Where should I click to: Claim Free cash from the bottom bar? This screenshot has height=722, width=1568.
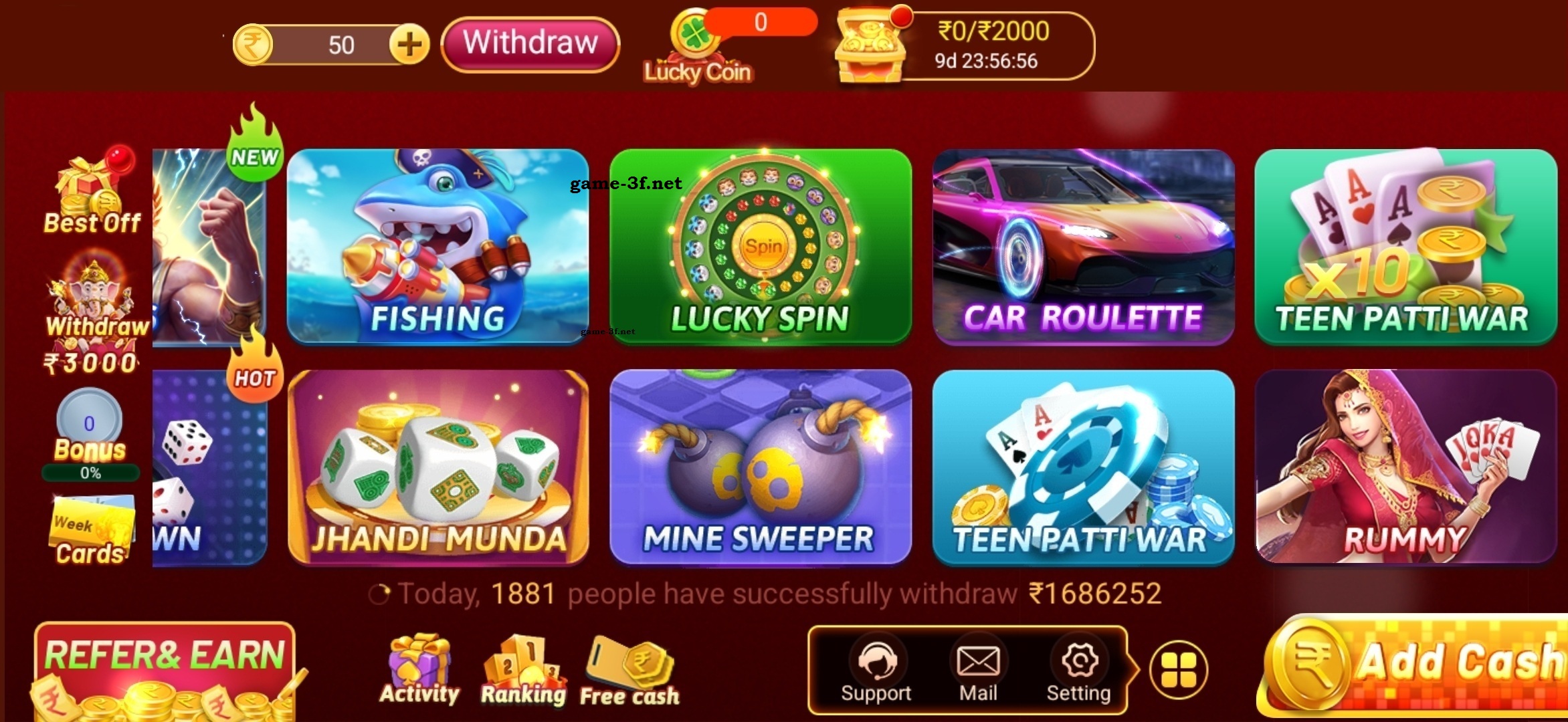pos(629,672)
